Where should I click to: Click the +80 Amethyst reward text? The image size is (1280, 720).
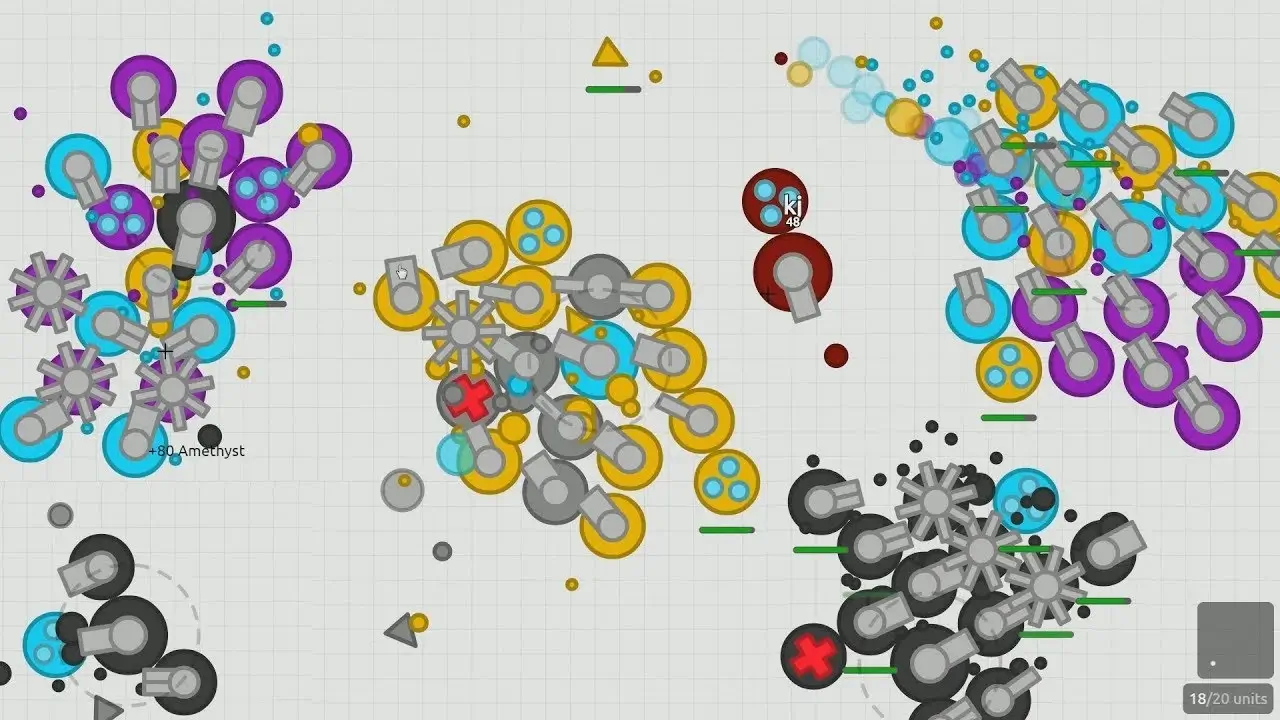click(197, 451)
